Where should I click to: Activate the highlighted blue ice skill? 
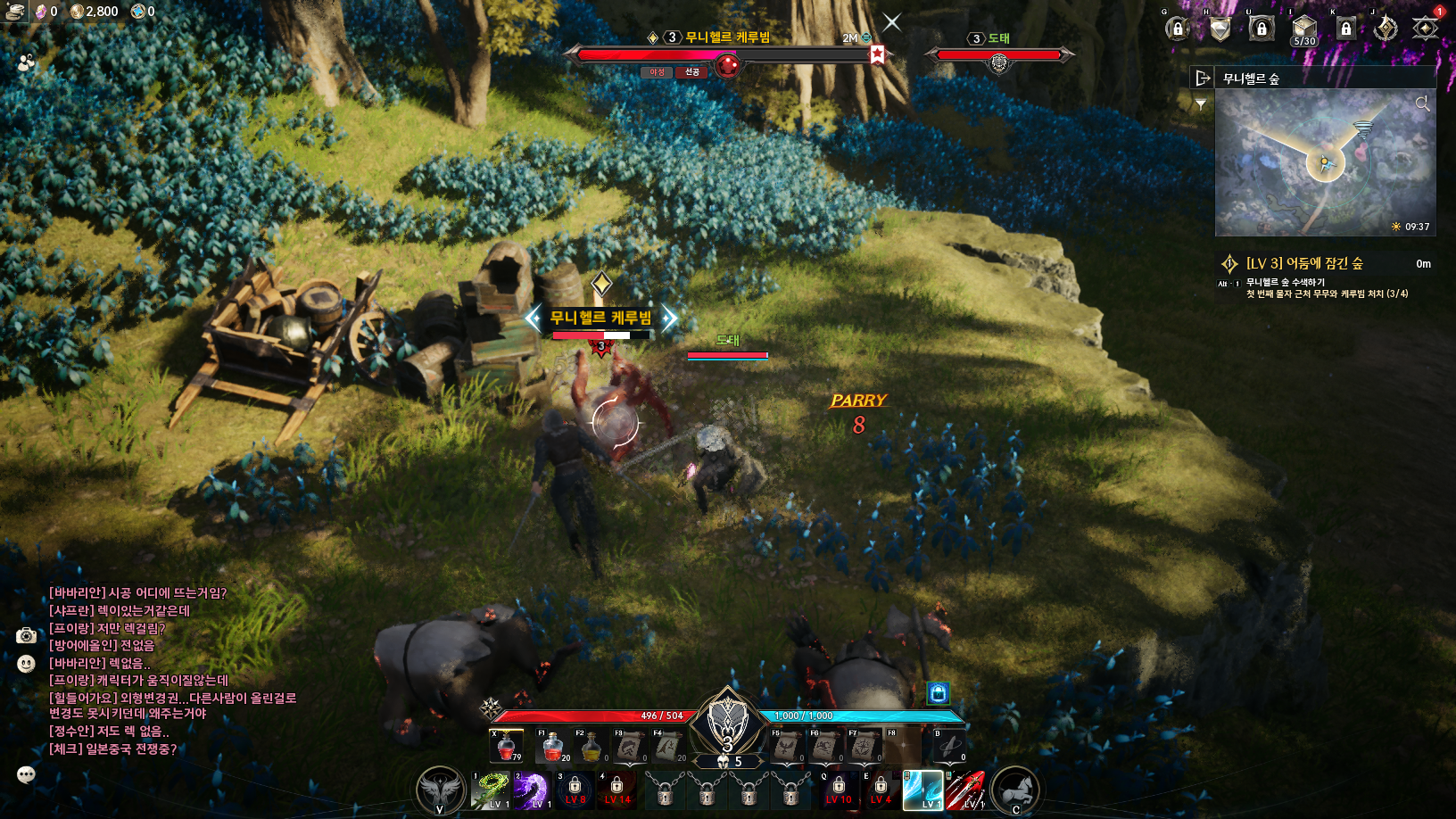922,790
